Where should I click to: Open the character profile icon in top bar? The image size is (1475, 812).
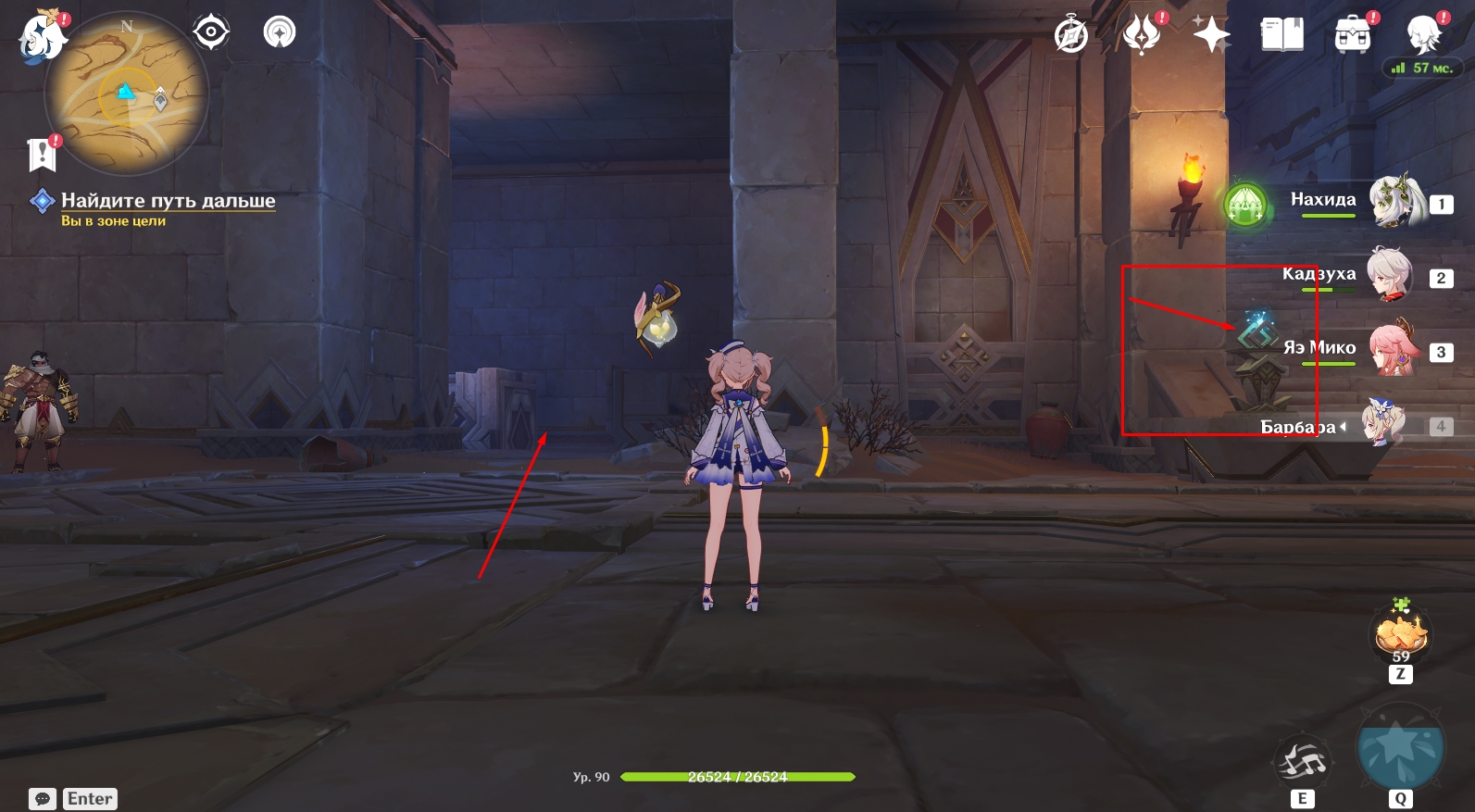tap(1423, 35)
